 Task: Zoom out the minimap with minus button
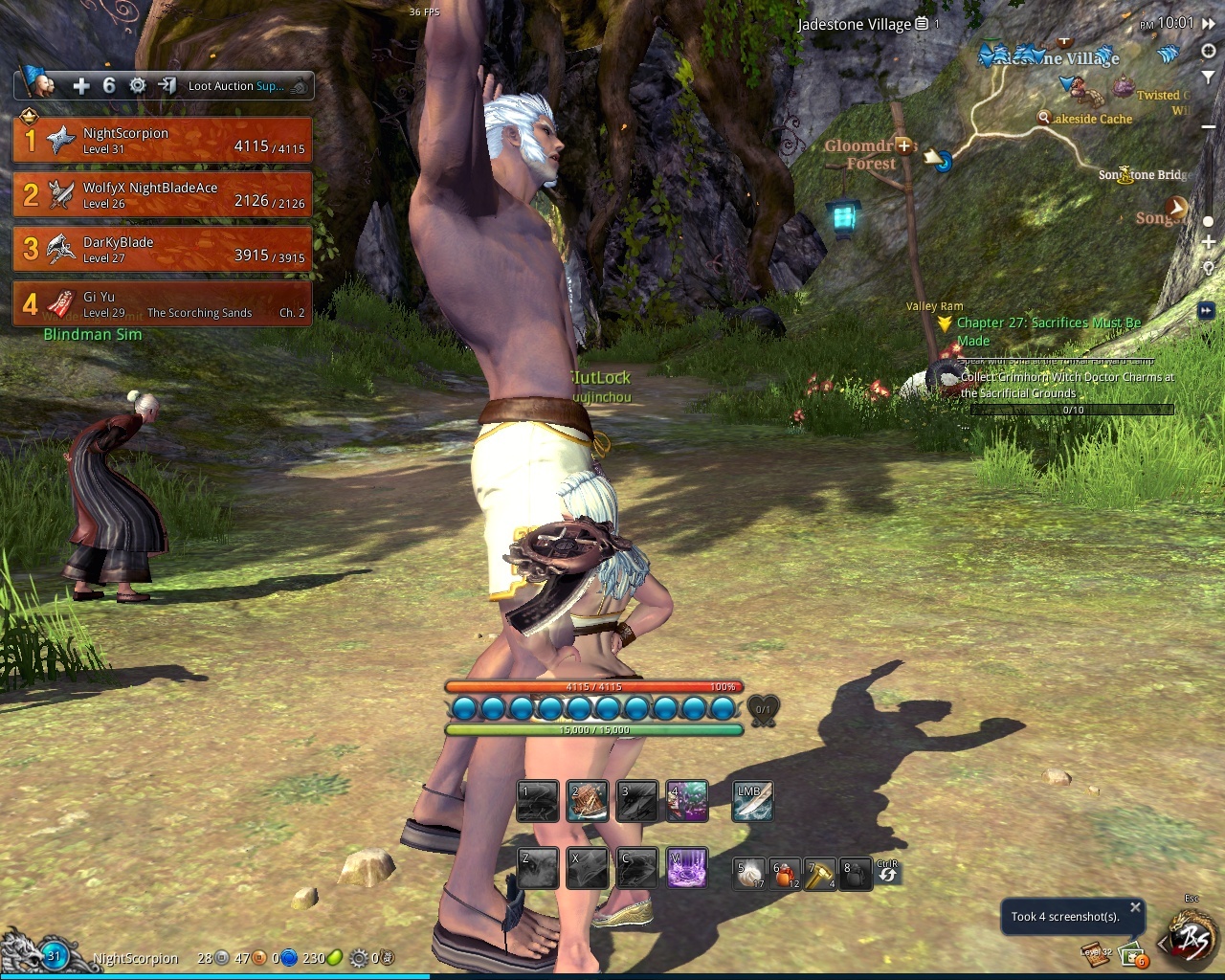click(x=1208, y=127)
